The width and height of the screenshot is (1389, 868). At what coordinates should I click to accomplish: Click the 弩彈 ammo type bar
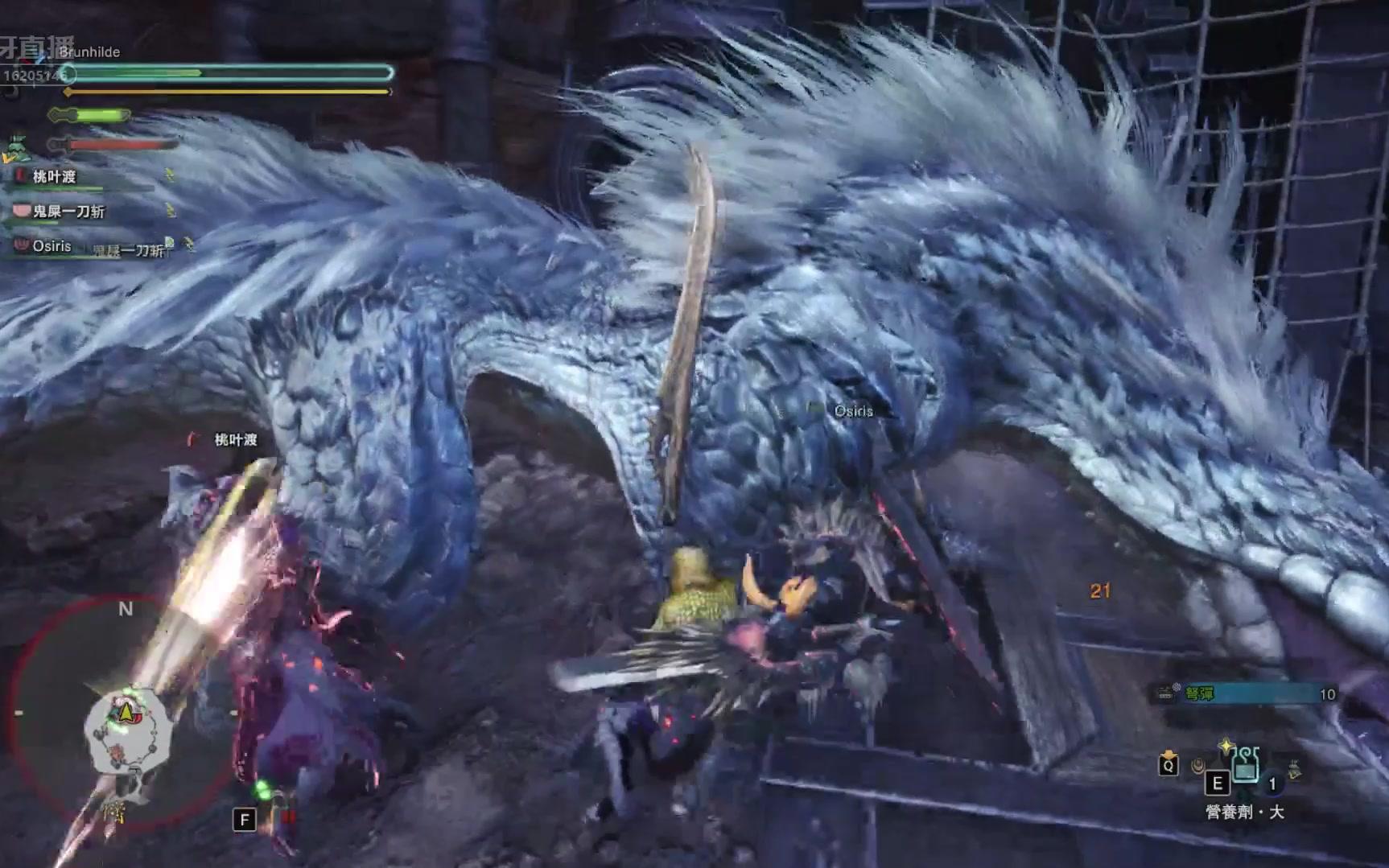coord(1247,693)
